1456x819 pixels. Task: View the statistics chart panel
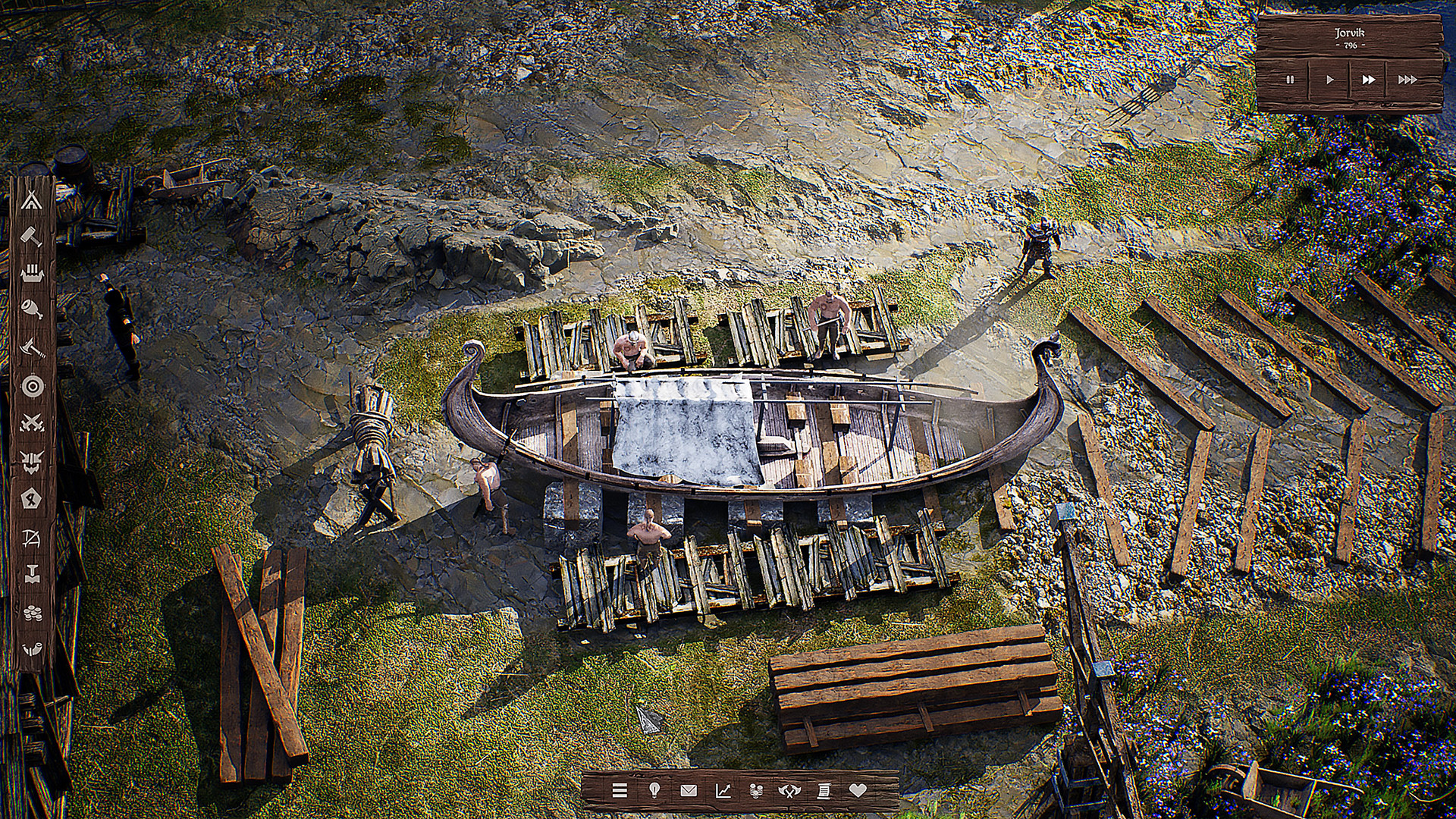pos(723,791)
